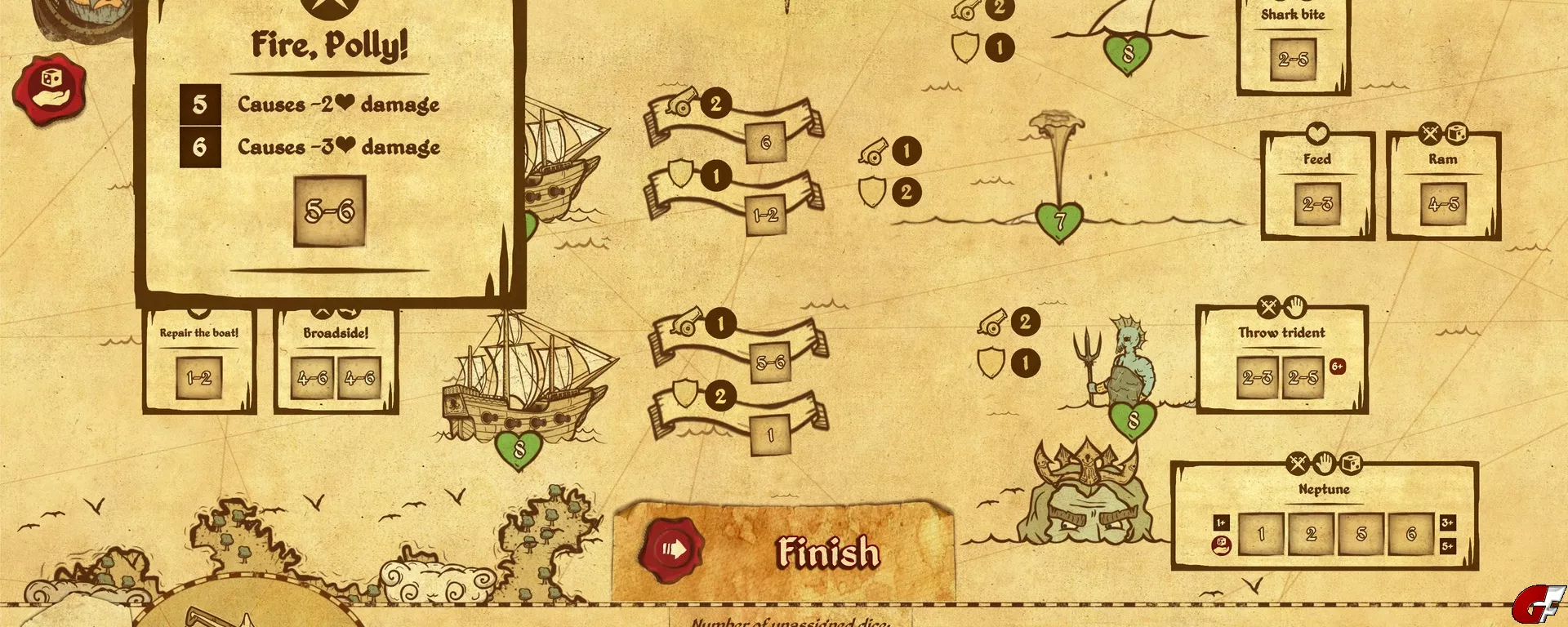The width and height of the screenshot is (1568, 627).
Task: Choose Neptune's dice slot numbered 5
Action: pos(1361,535)
